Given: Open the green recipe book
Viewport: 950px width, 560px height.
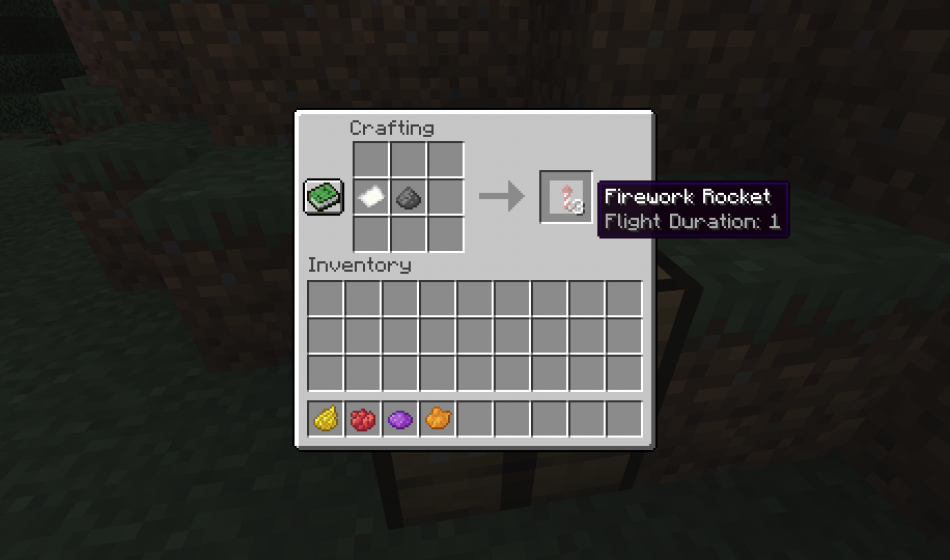Looking at the screenshot, I should (x=324, y=196).
